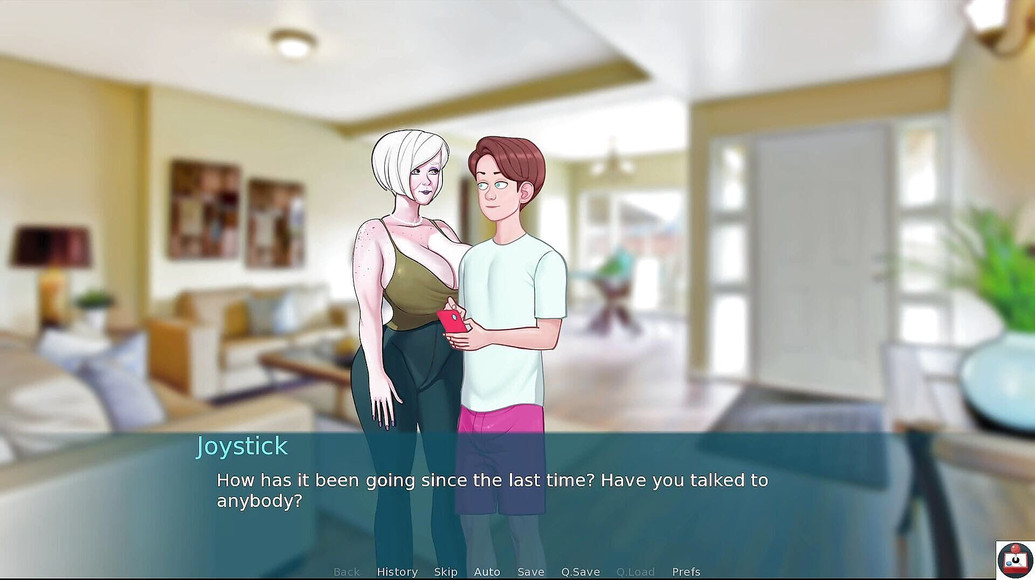Open Prefs settings menu
The image size is (1035, 580).
tap(686, 572)
